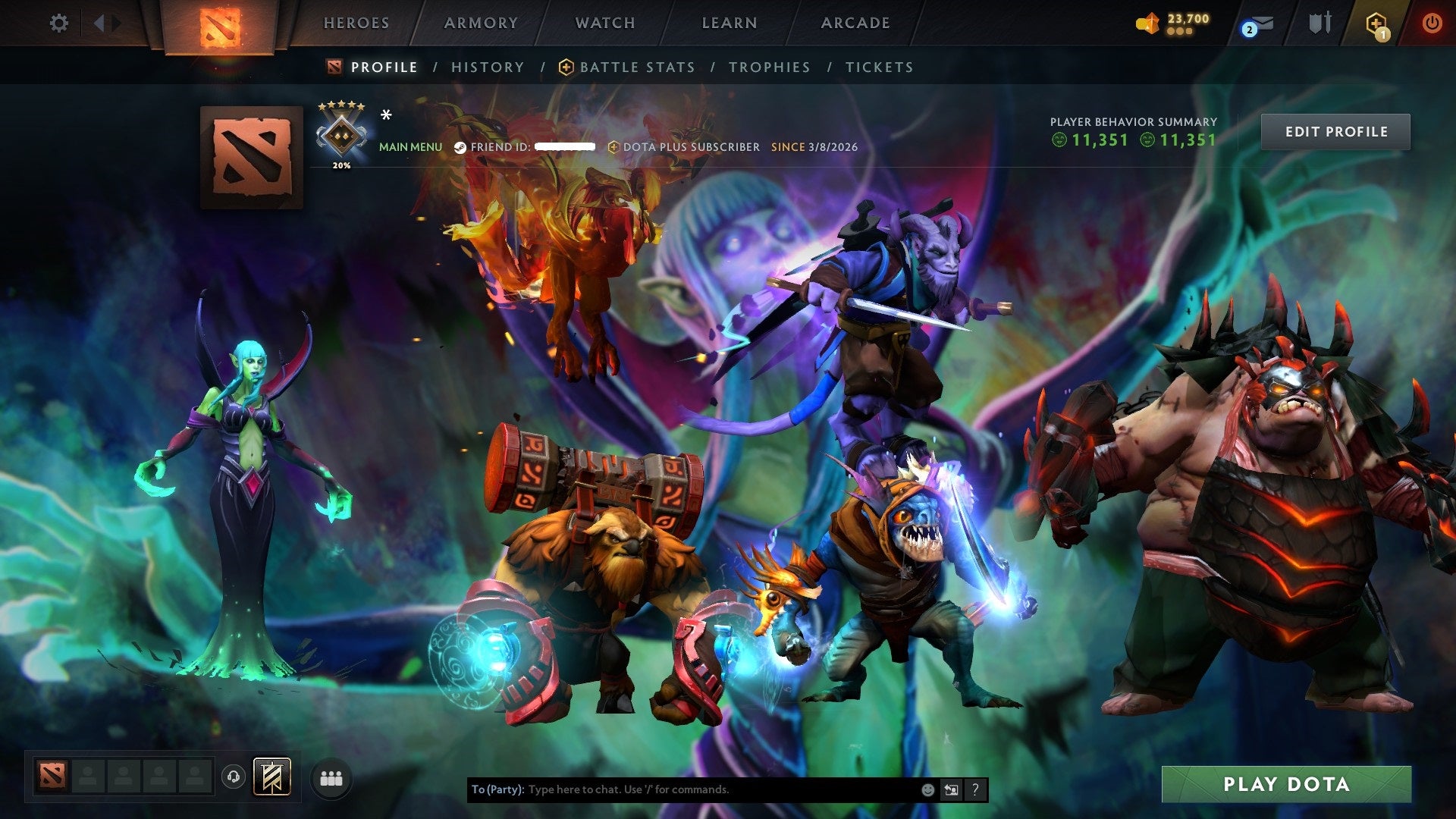Viewport: 1456px width, 819px height.
Task: Open the friends list with the people icon
Action: [x=331, y=777]
